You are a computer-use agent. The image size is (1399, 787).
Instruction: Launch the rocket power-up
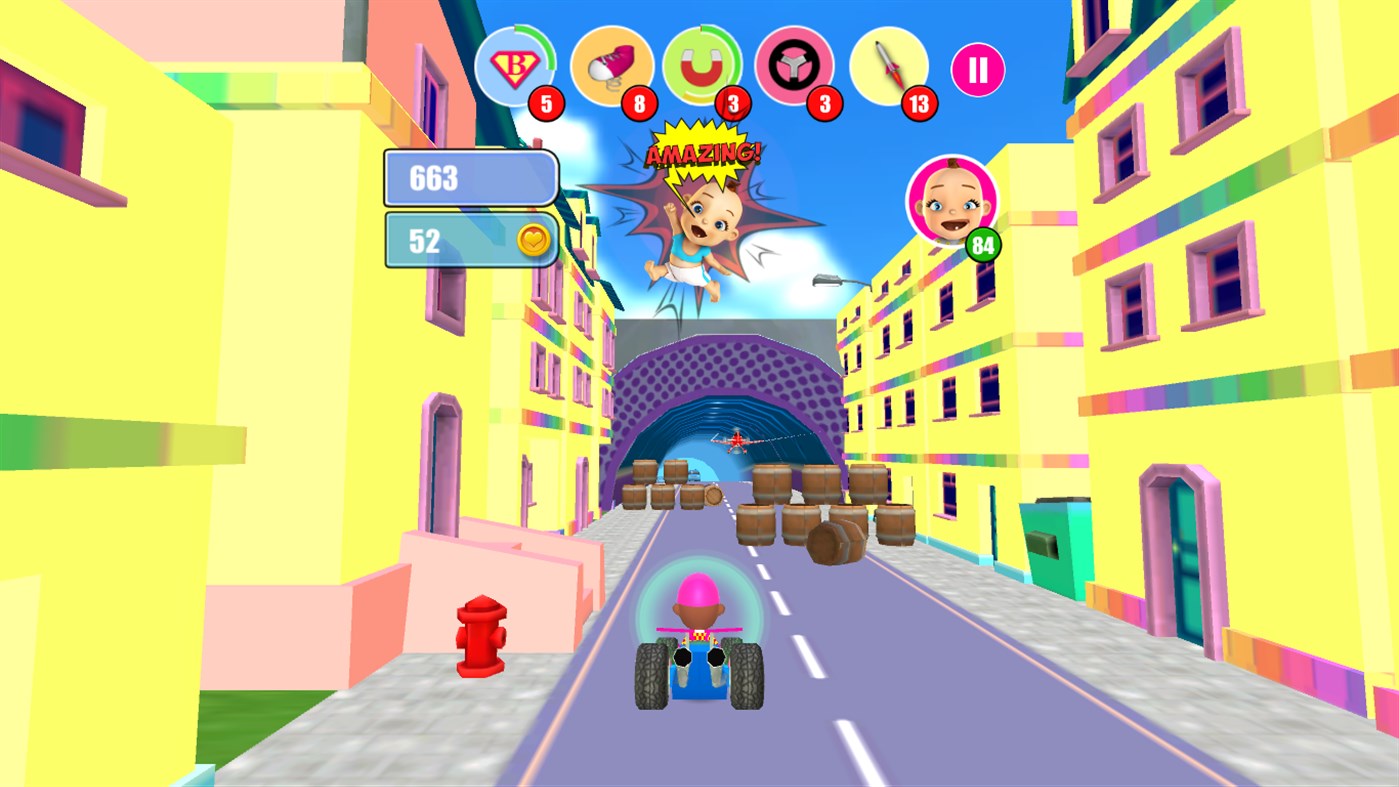889,63
